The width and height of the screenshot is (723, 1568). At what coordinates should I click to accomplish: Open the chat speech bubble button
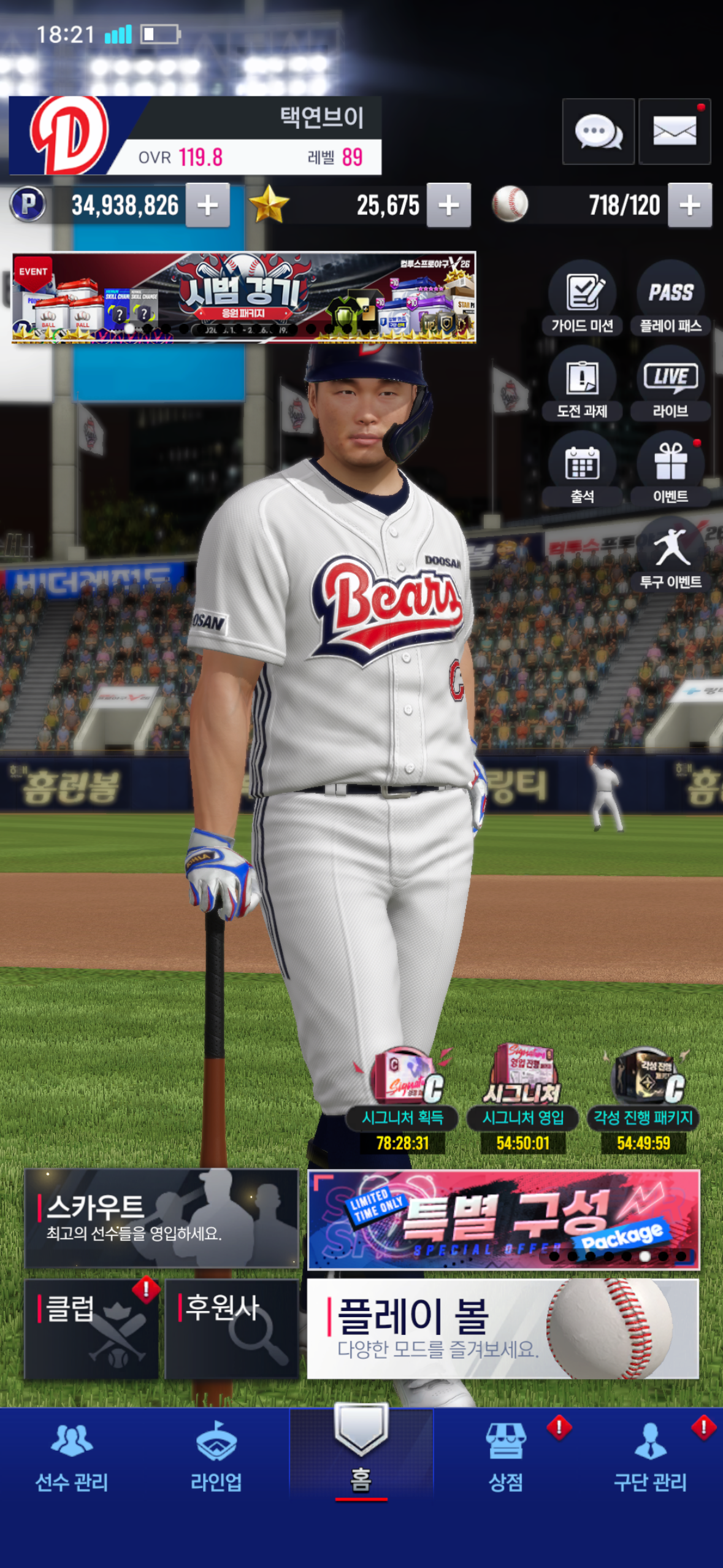click(598, 131)
